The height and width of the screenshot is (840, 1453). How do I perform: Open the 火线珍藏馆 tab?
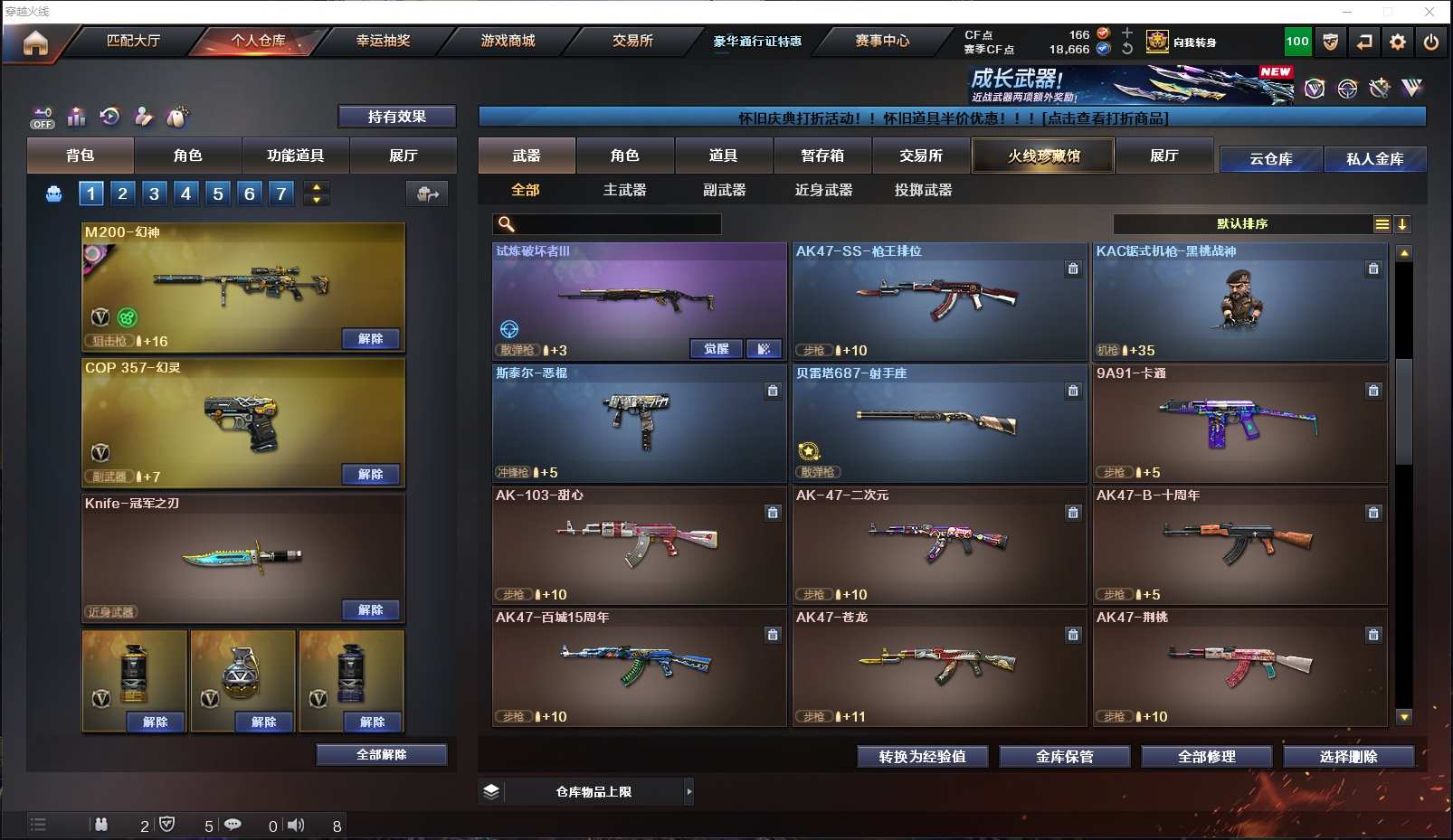1043,156
